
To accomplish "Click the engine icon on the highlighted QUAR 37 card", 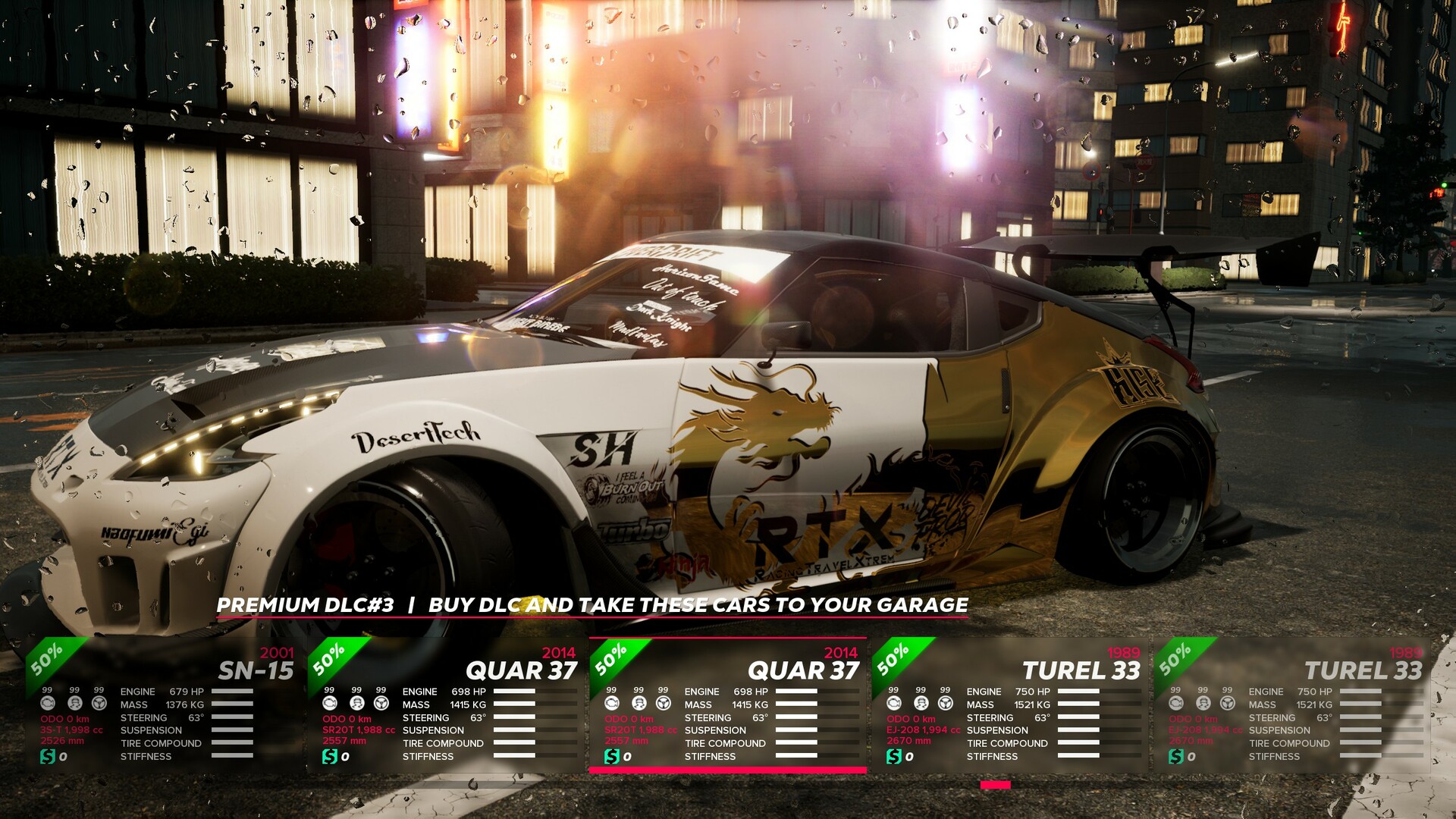I will point(612,704).
